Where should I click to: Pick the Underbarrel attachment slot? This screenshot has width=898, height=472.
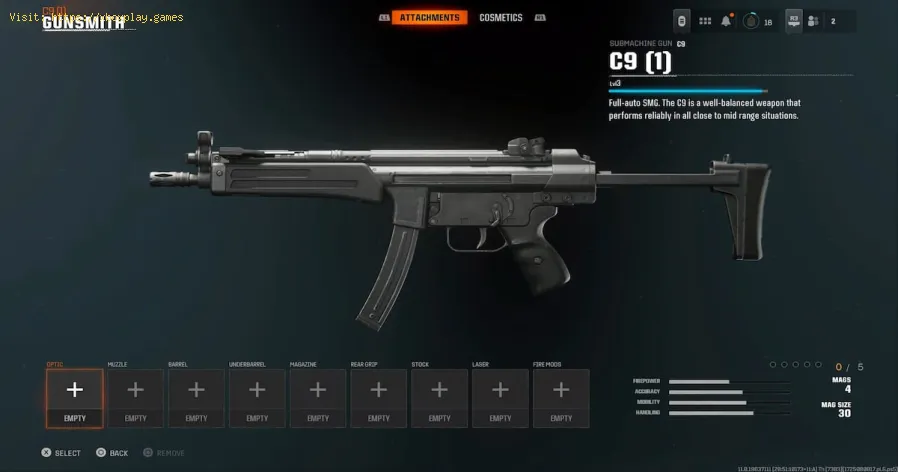coord(257,398)
